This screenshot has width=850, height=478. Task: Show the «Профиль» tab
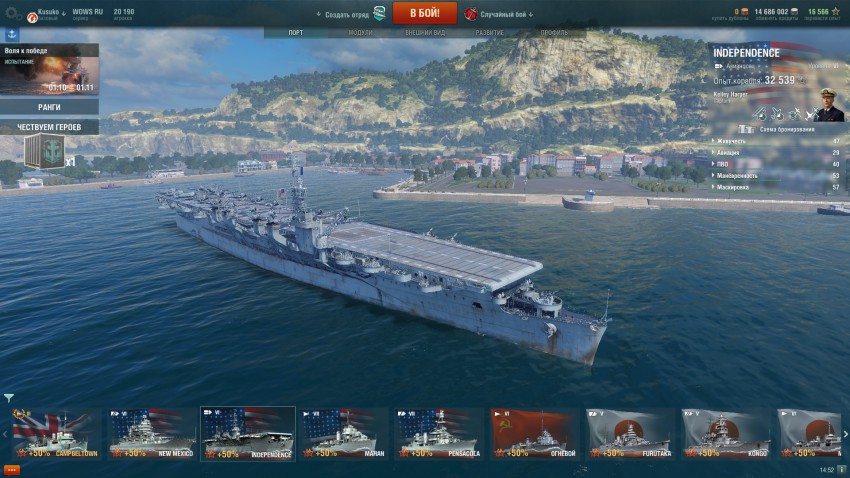pyautogui.click(x=554, y=33)
